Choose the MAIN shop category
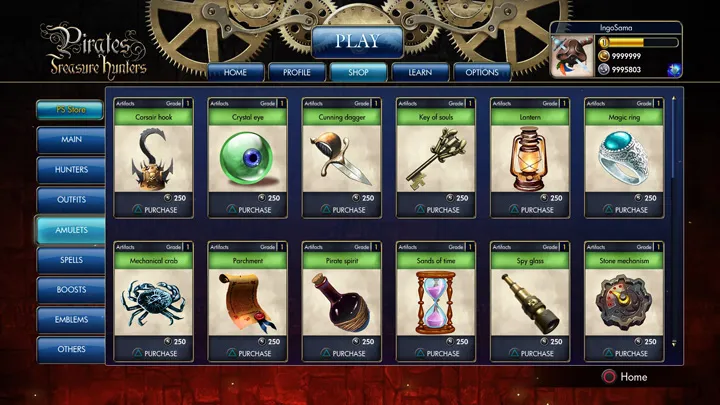Screen dimensions: 720x405 point(71,140)
